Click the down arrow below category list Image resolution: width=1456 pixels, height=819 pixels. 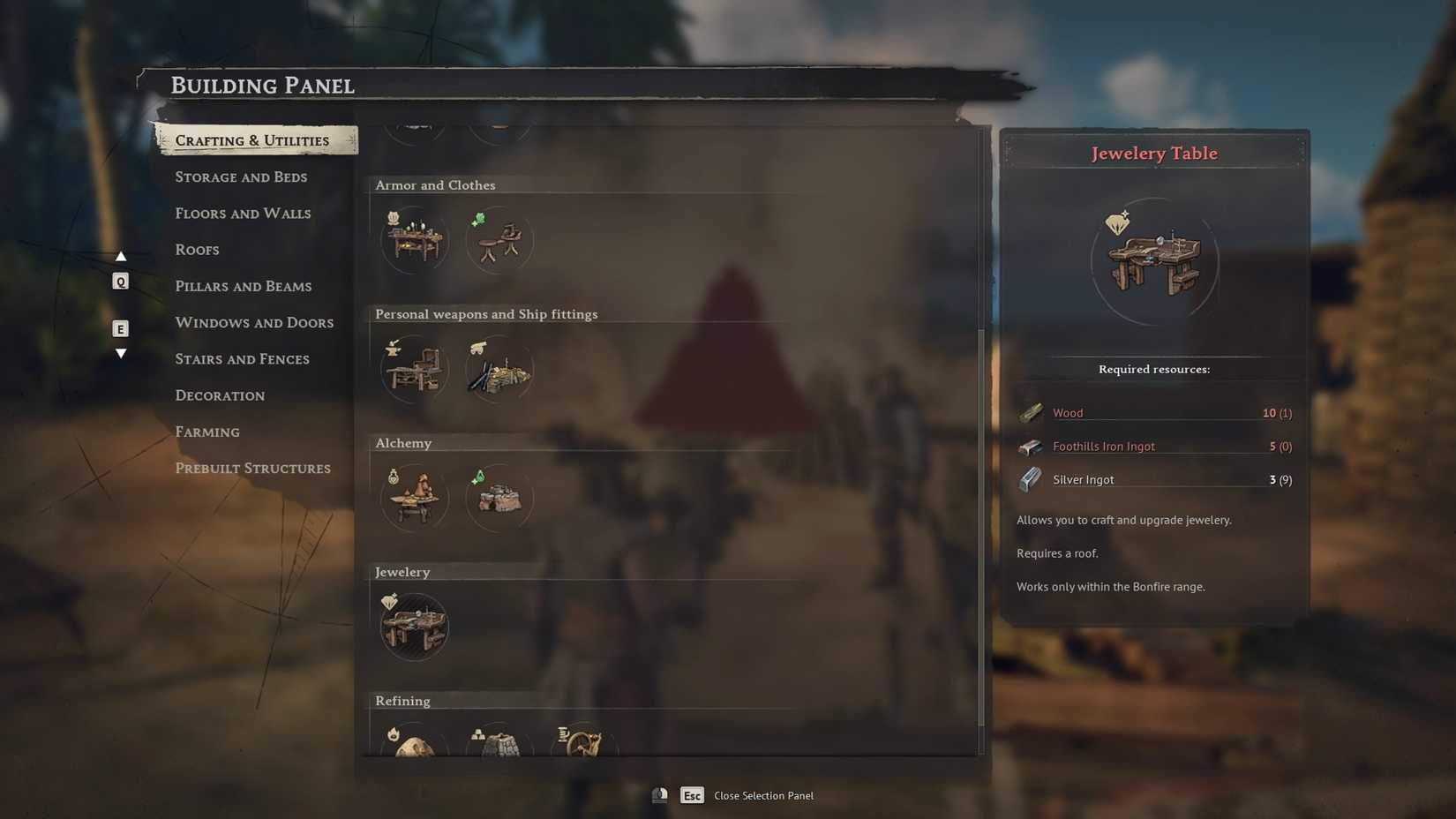pos(121,353)
